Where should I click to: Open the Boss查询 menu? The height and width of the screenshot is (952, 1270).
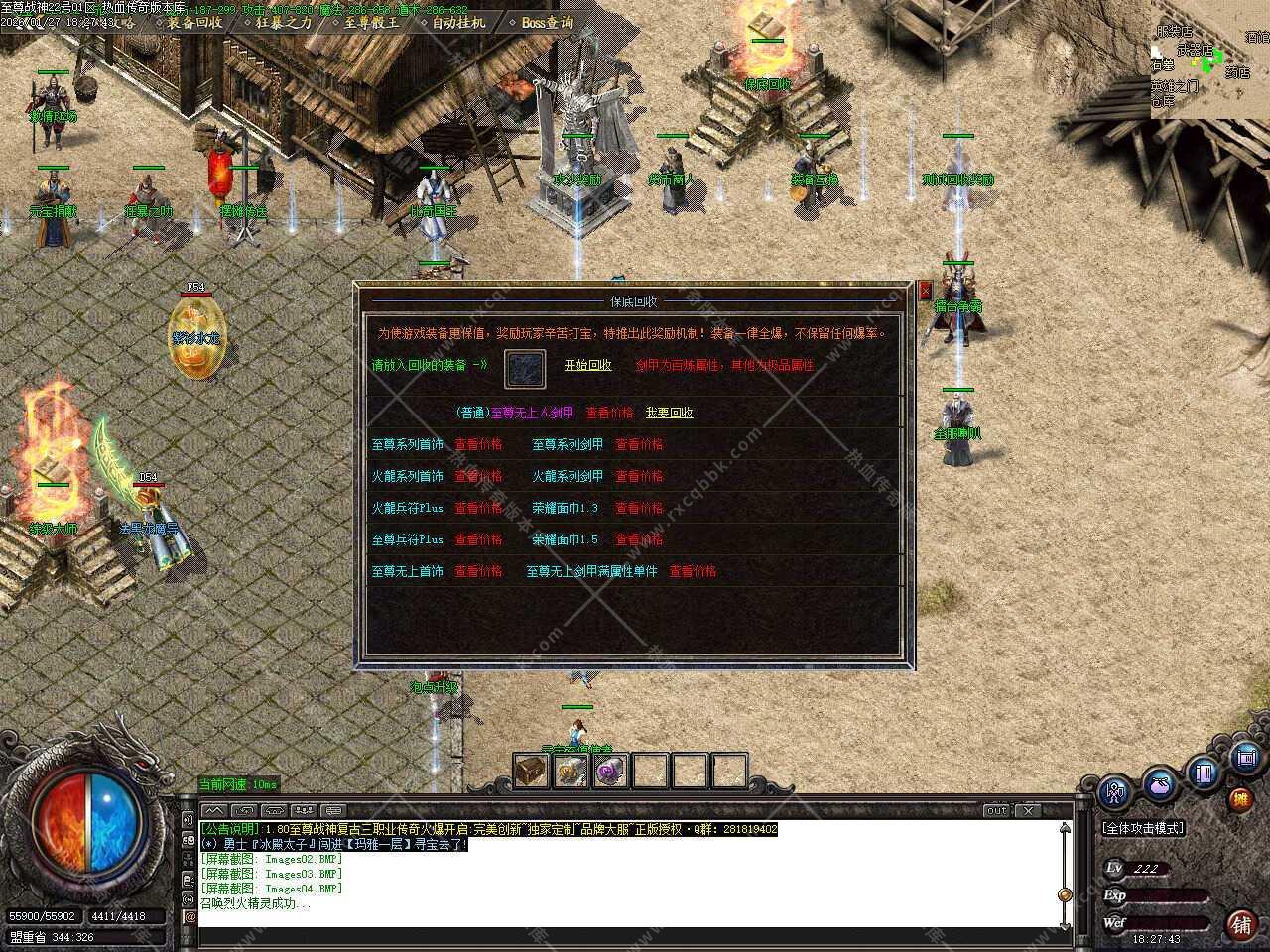[x=547, y=22]
